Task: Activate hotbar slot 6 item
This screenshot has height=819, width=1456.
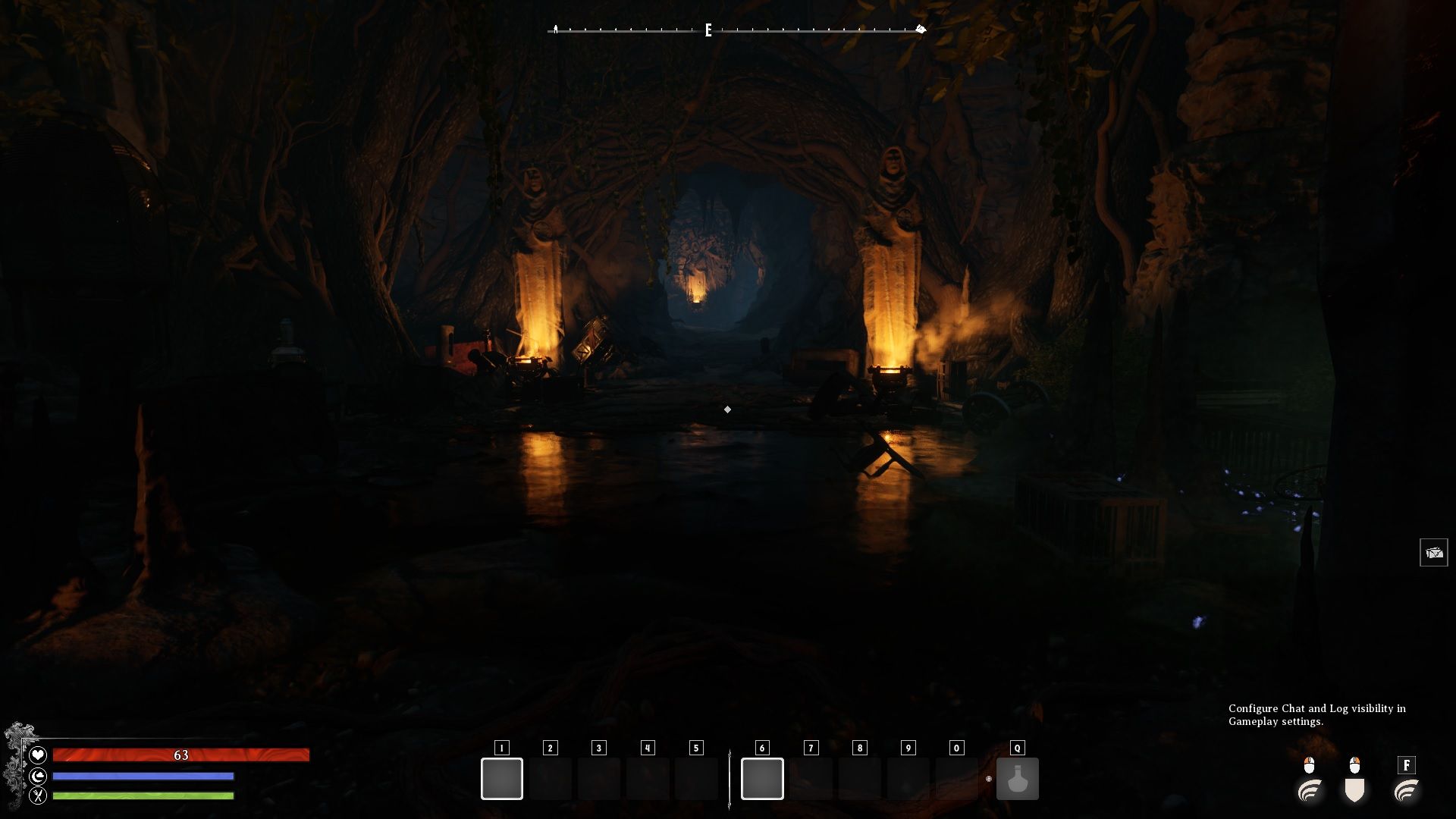Action: click(x=761, y=777)
